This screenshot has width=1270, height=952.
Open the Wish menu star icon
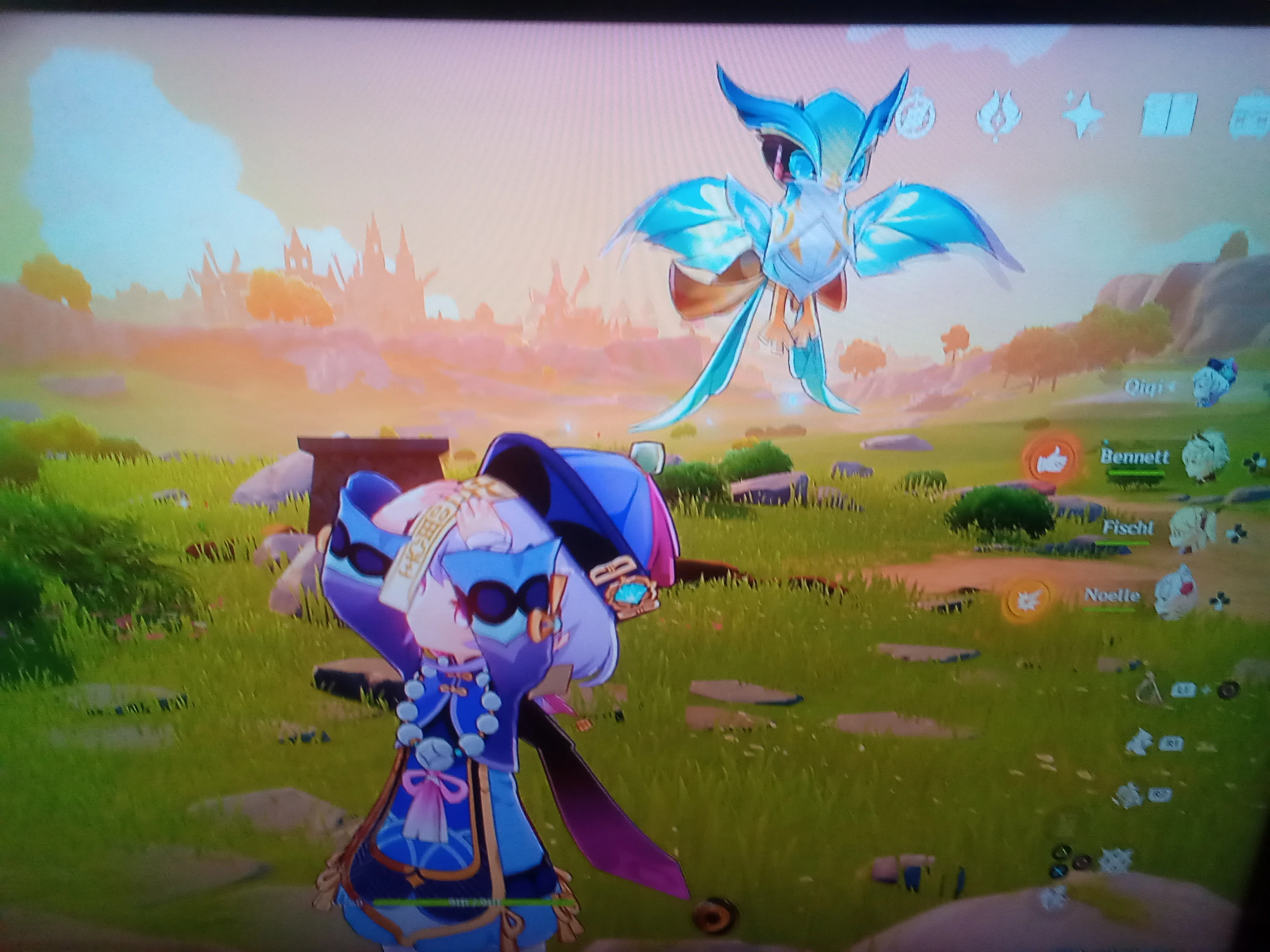[1082, 114]
